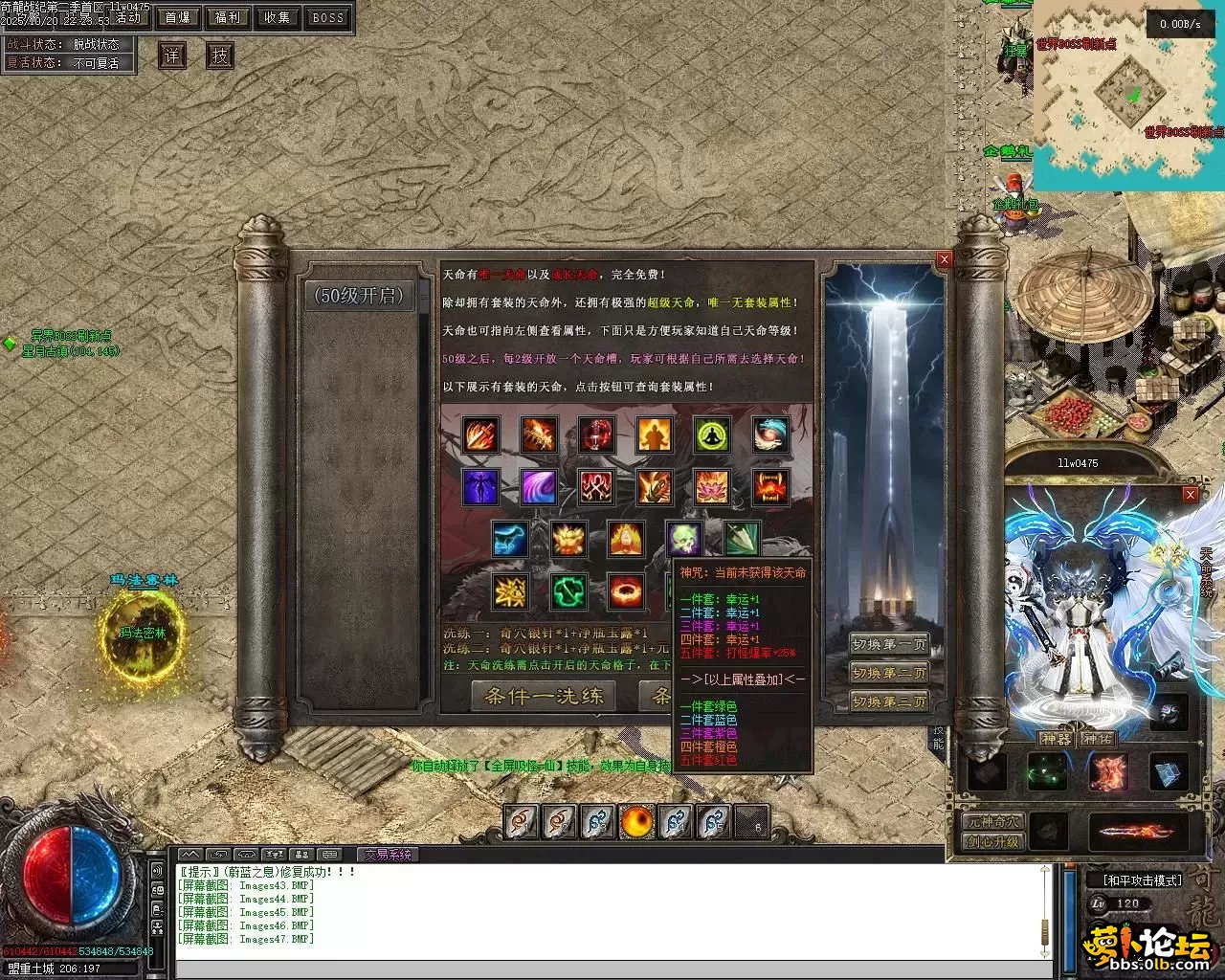This screenshot has width=1225, height=980.
Task: Click the 条件一洗练 refine button
Action: click(x=545, y=696)
